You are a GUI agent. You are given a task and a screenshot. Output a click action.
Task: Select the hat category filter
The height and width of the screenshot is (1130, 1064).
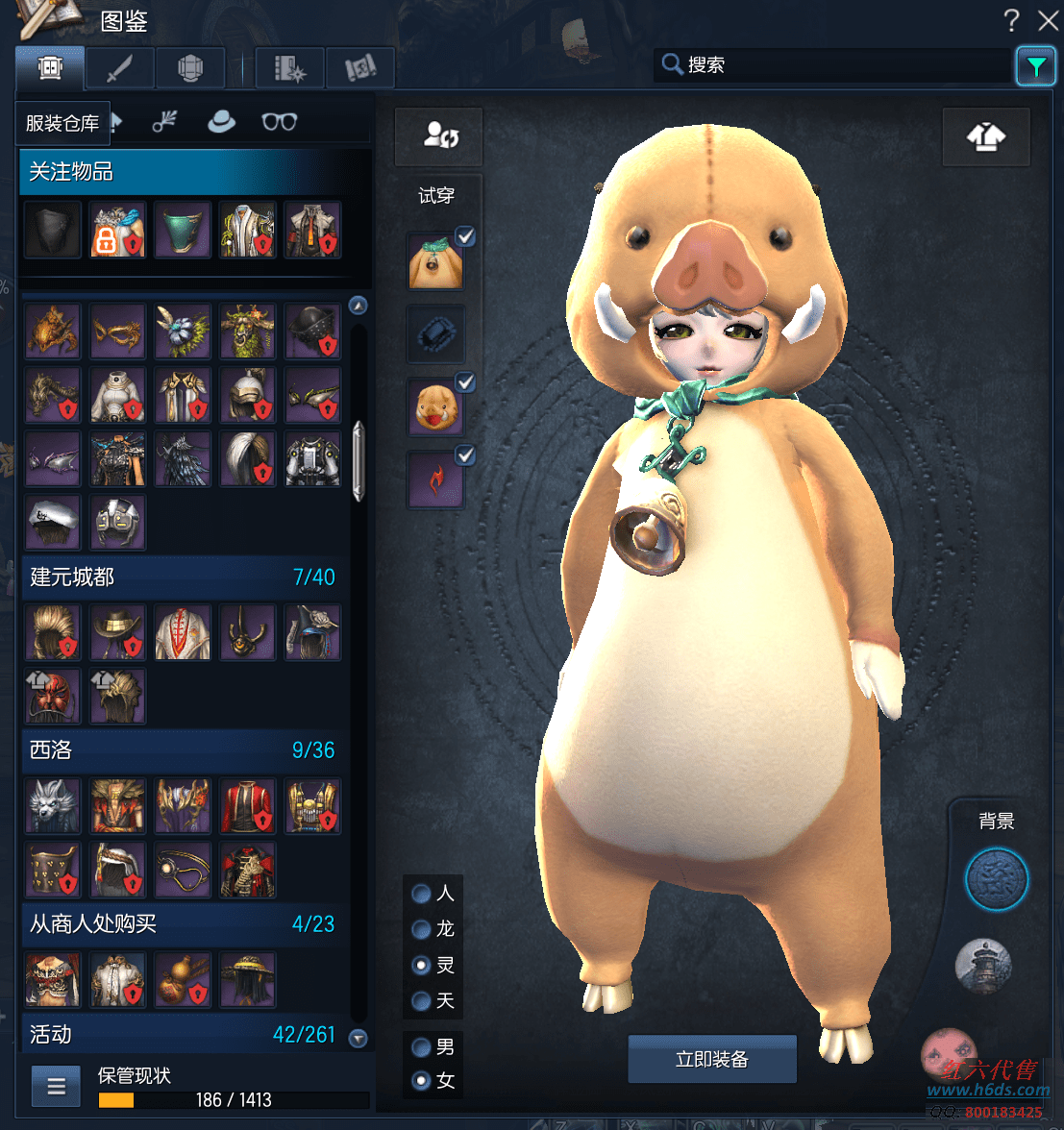(221, 122)
